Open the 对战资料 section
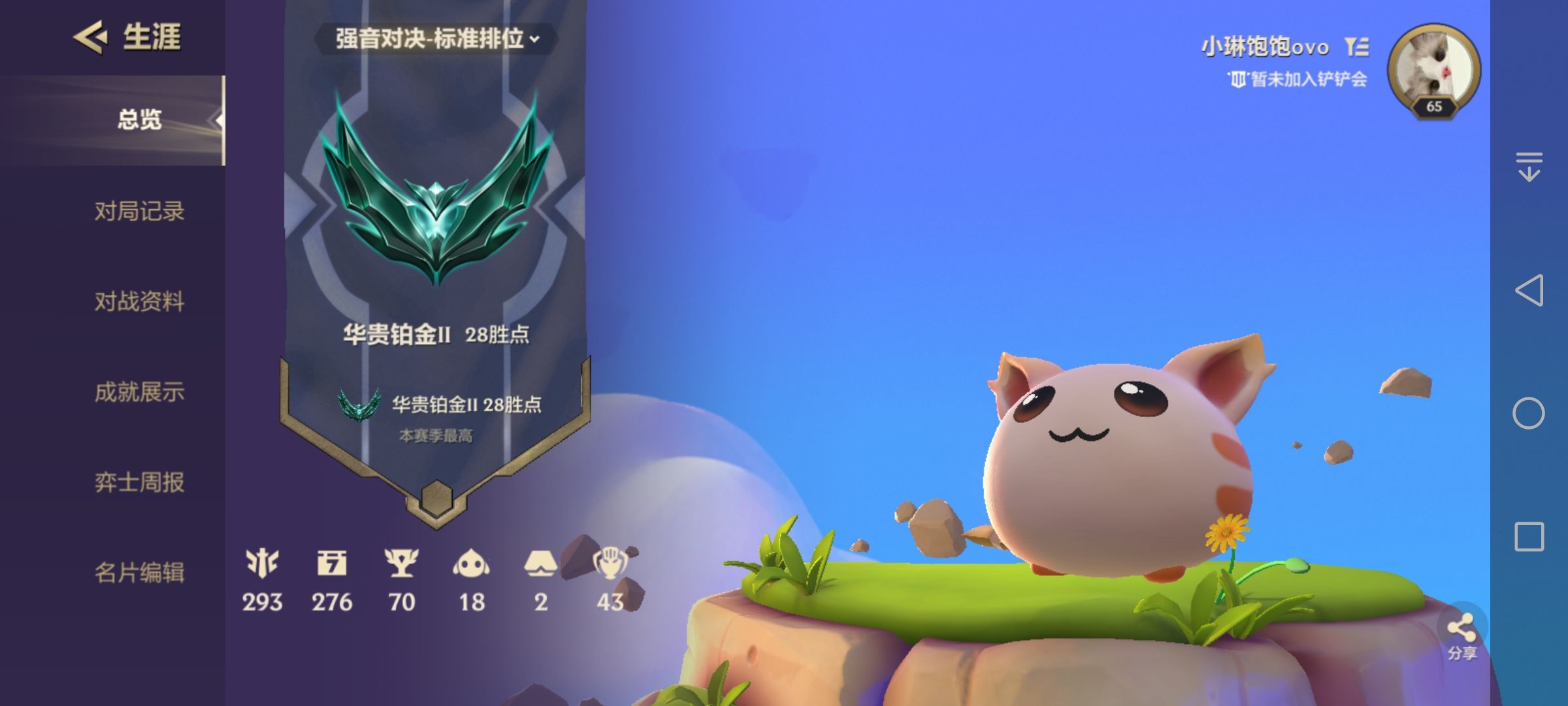This screenshot has height=706, width=1568. [140, 302]
